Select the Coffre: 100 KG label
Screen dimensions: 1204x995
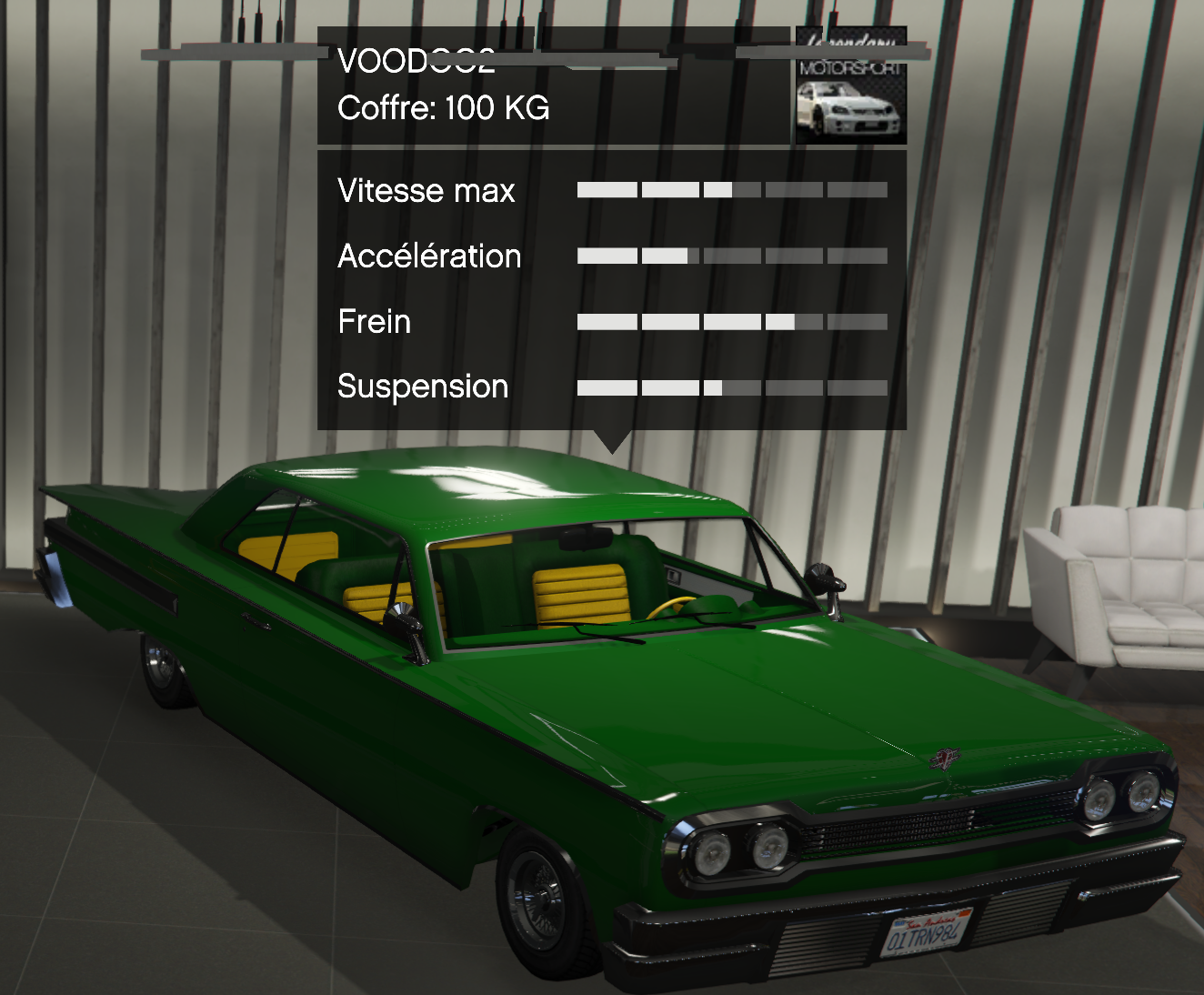coord(443,110)
